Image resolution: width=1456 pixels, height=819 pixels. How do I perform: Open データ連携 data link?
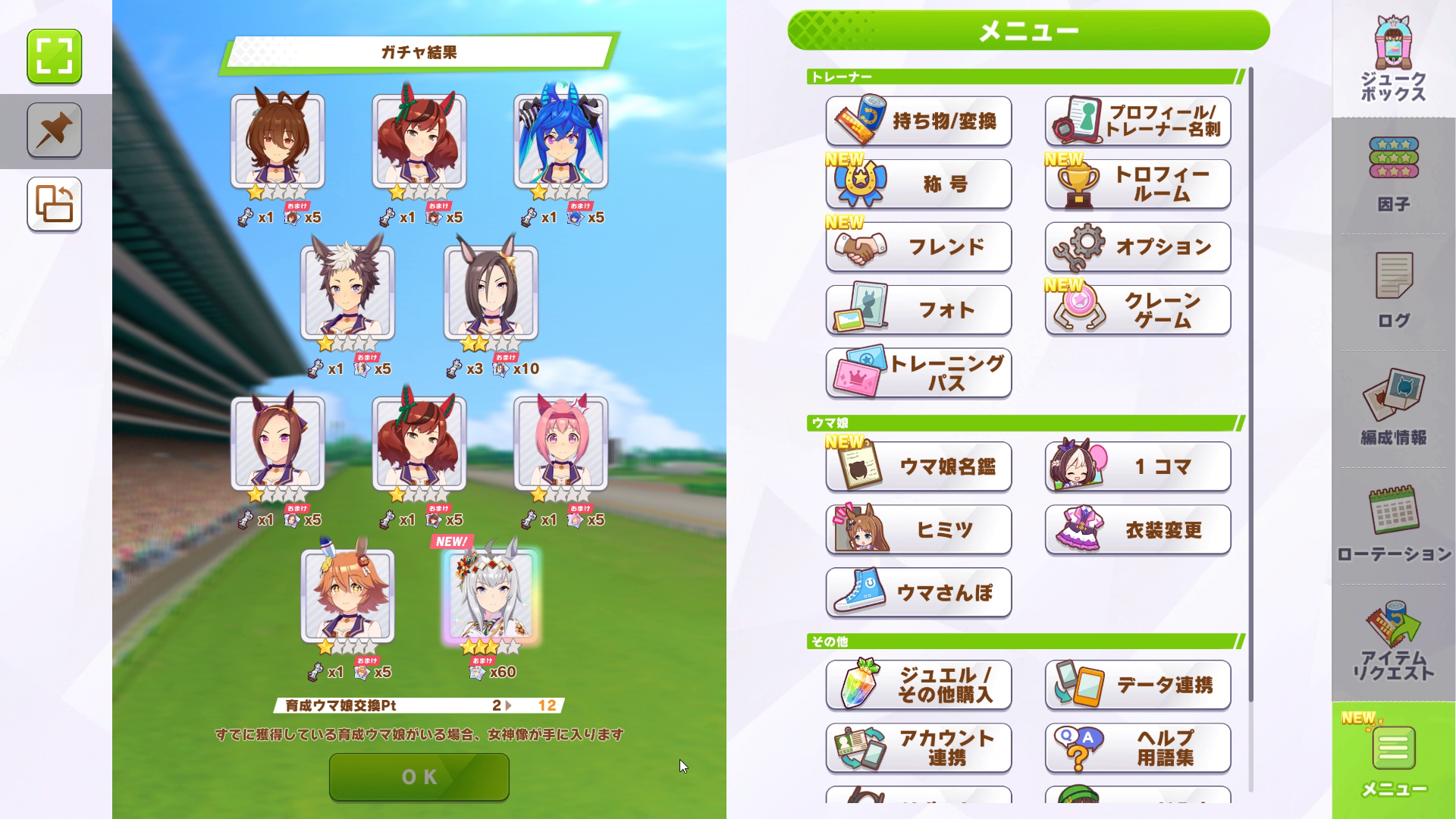[1137, 686]
